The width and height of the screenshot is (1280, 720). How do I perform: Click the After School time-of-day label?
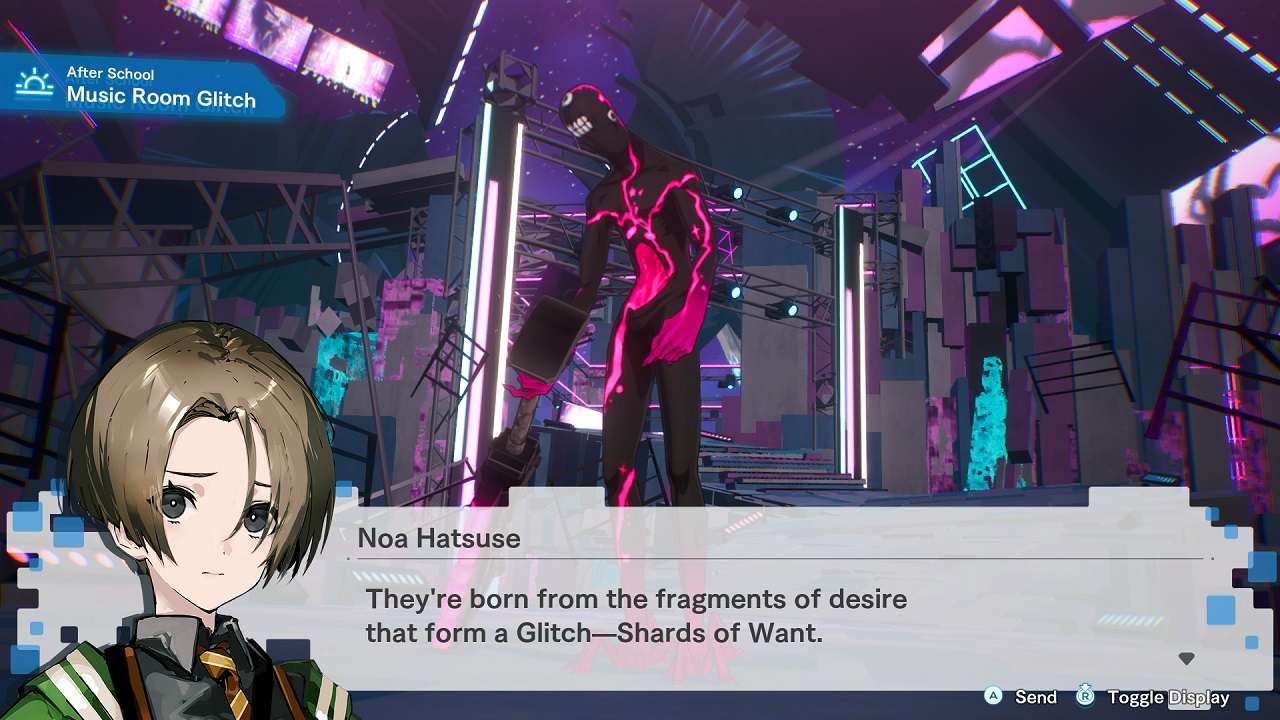(110, 72)
